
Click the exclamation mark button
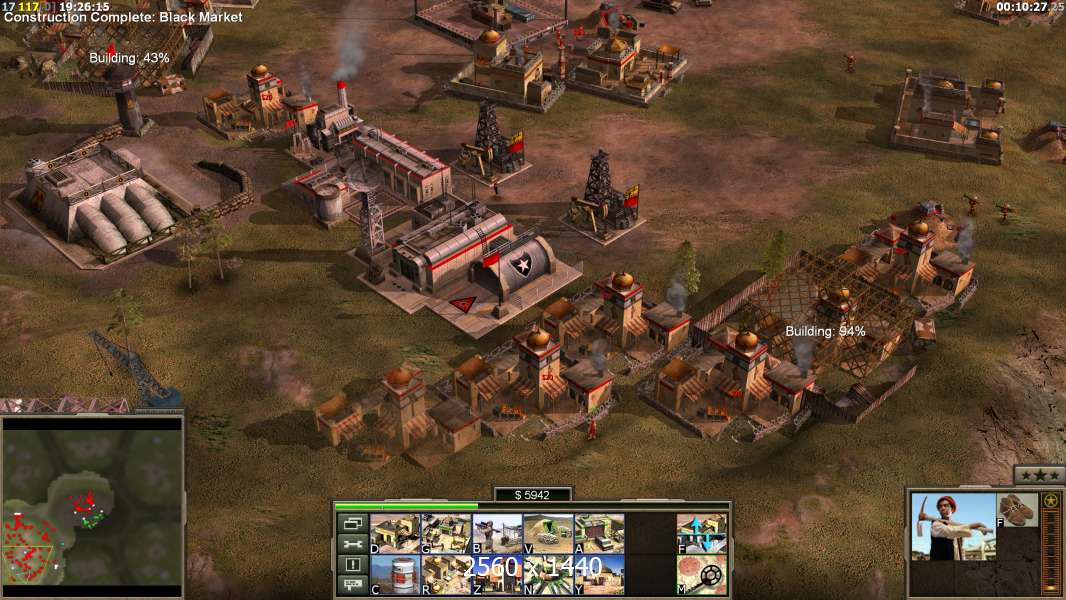352,565
